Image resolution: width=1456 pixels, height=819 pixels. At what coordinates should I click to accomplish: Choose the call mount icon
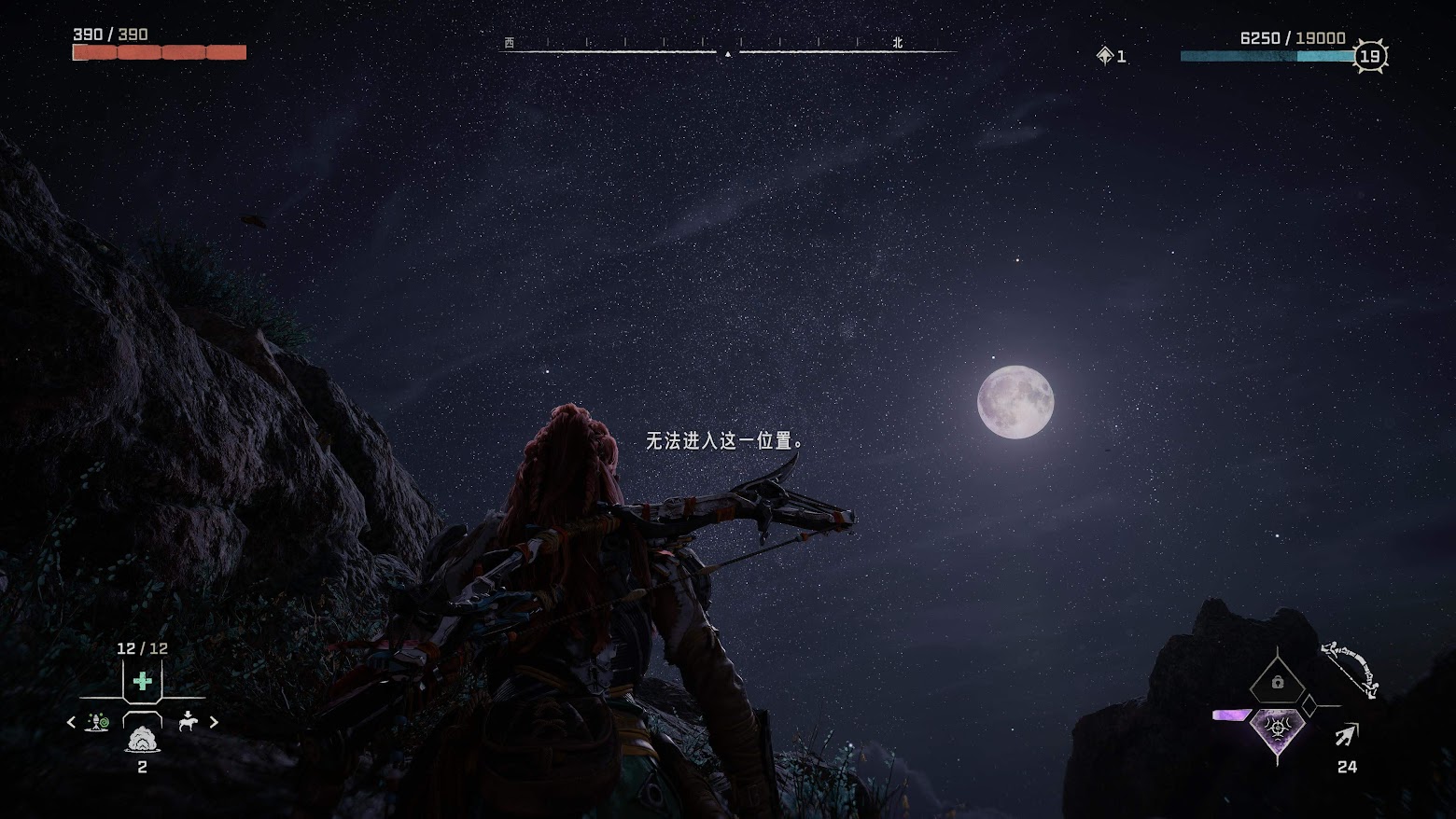point(188,722)
